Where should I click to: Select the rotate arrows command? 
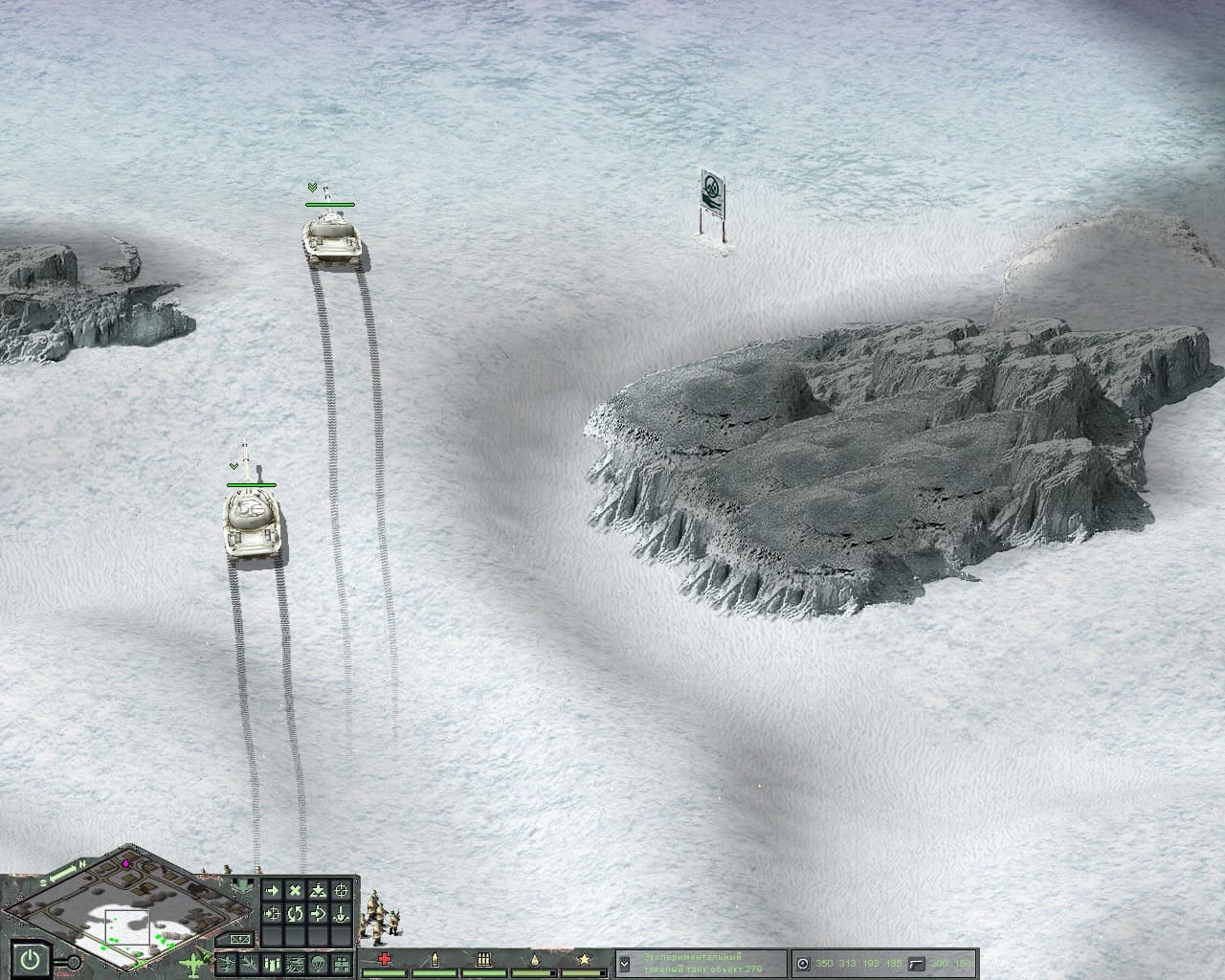click(x=295, y=915)
